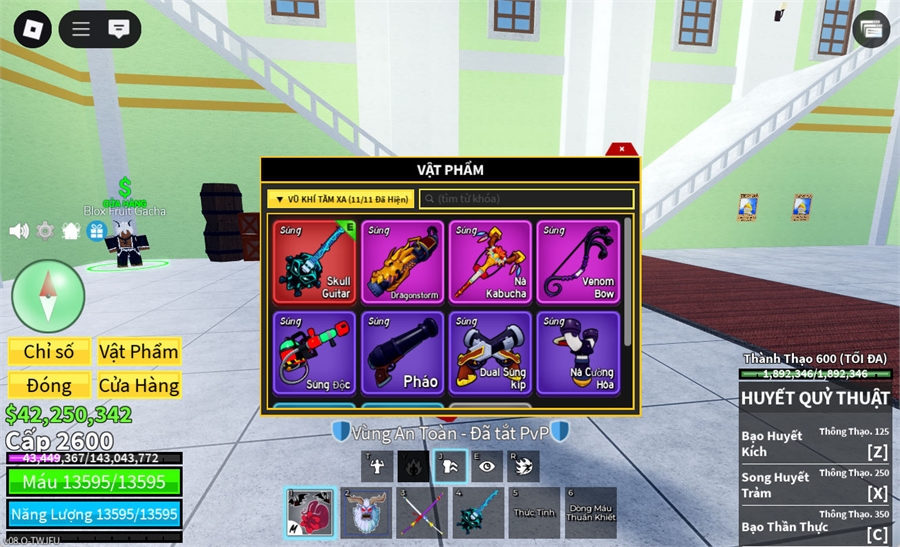The width and height of the screenshot is (900, 547).
Task: Select the Skull Guitar item
Action: pos(316,261)
